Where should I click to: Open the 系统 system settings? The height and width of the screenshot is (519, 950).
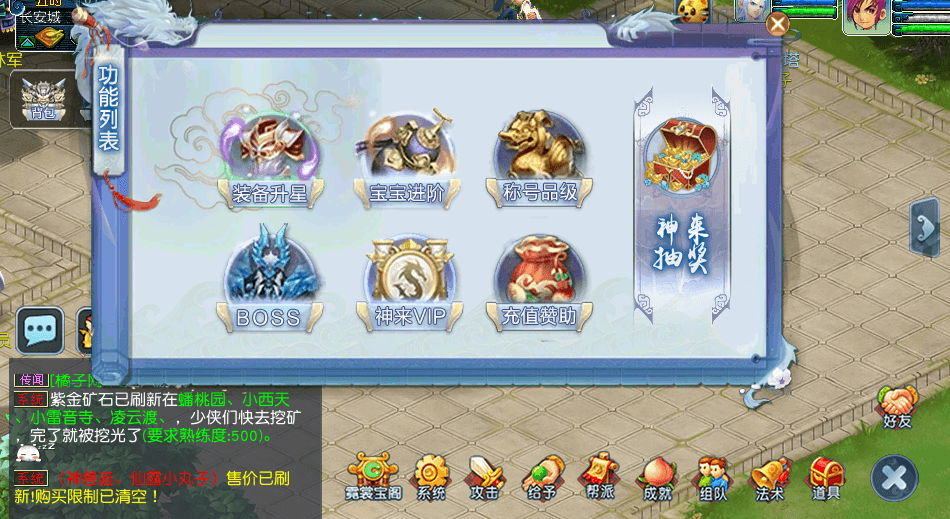point(431,477)
